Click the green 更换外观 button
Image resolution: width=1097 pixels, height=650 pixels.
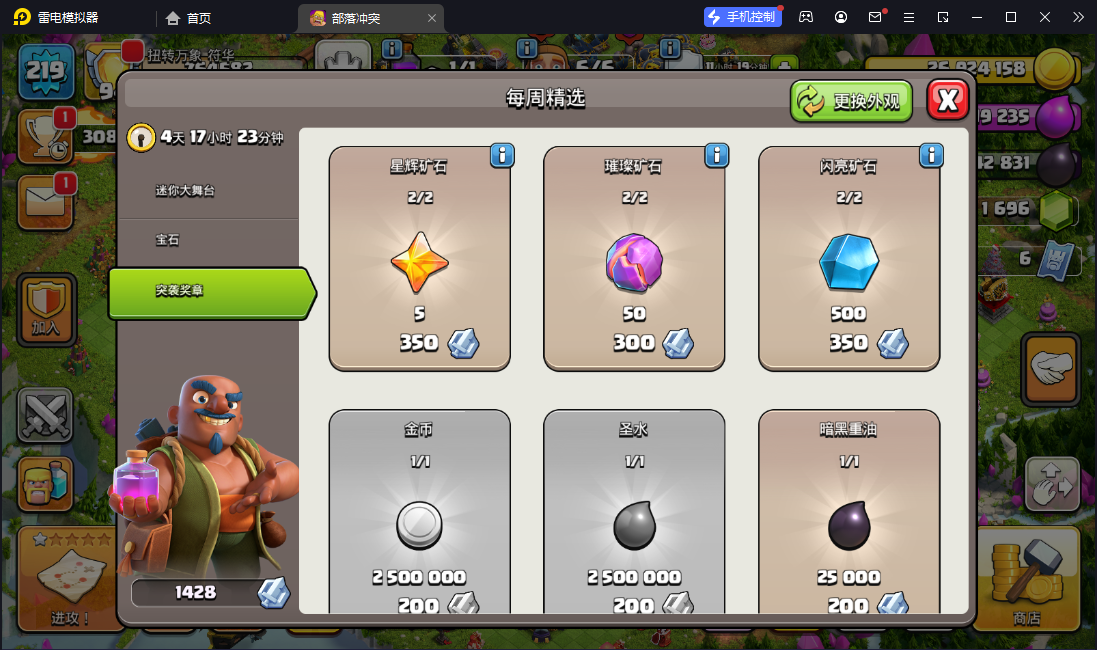pos(851,101)
